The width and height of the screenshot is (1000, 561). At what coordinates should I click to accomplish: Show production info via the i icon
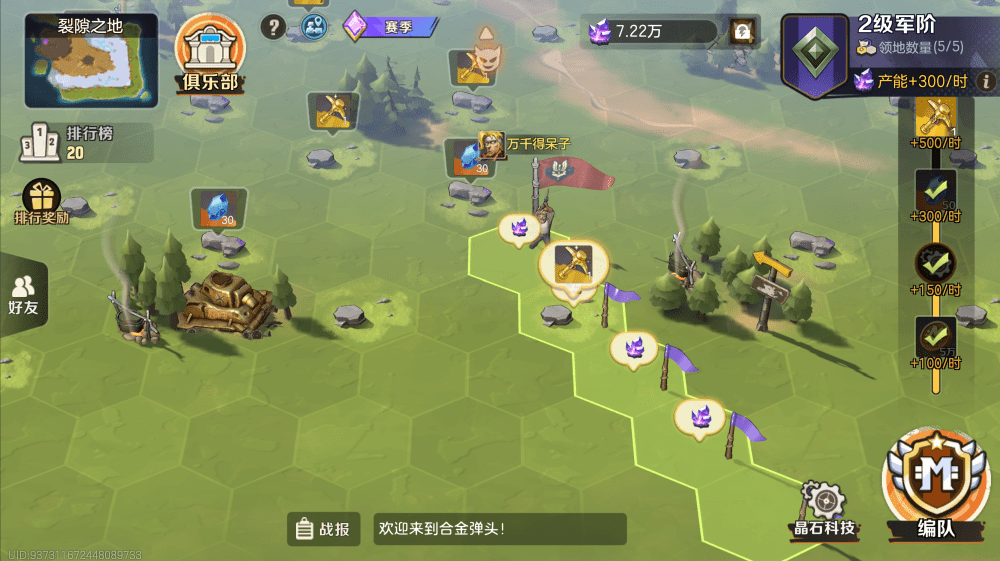point(985,81)
